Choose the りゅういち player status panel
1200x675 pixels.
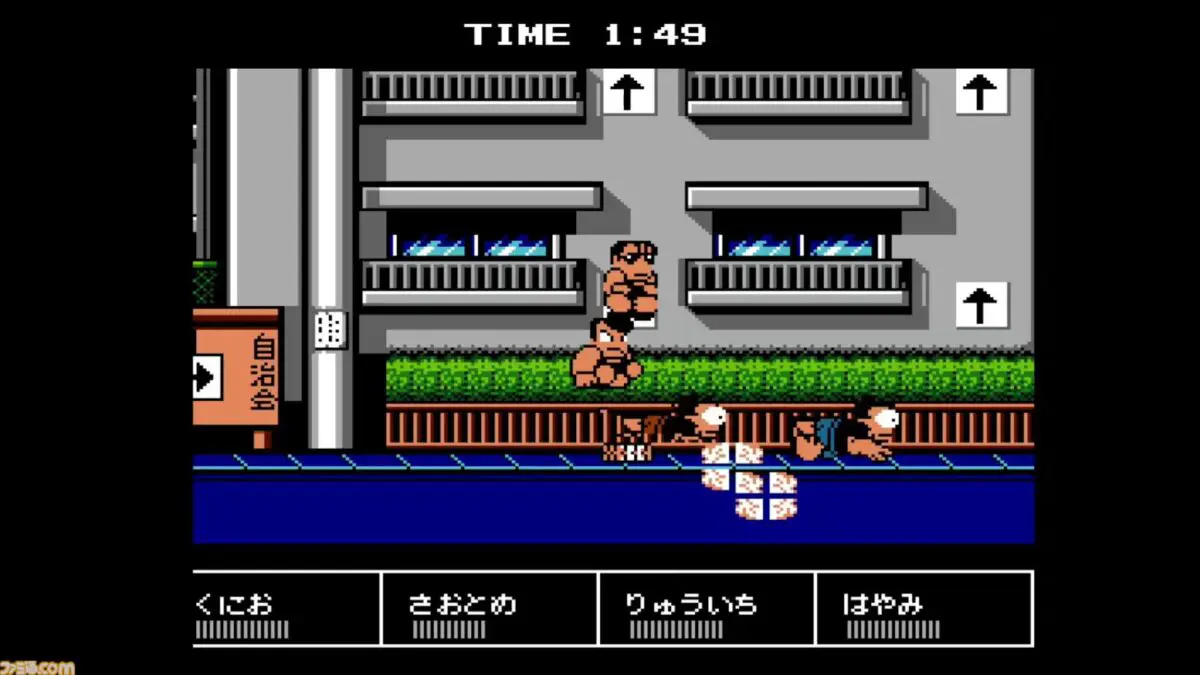click(x=706, y=609)
